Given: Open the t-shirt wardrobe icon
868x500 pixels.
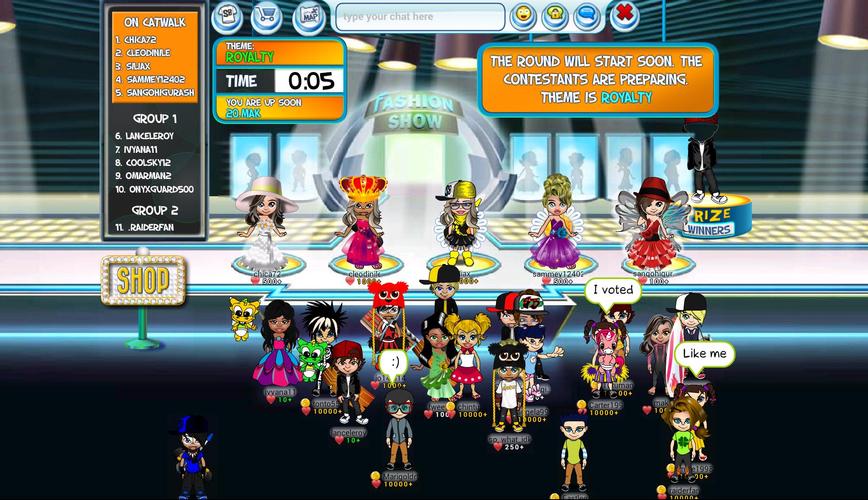Looking at the screenshot, I should click(x=228, y=17).
